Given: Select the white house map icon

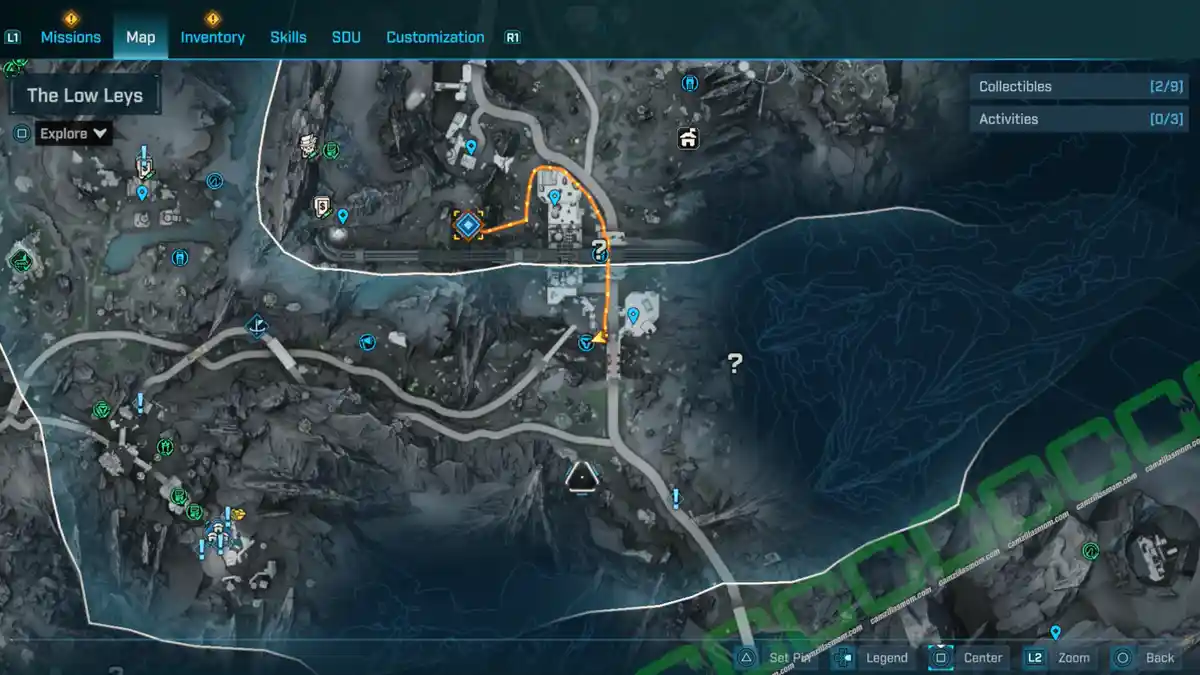Looking at the screenshot, I should click(688, 138).
